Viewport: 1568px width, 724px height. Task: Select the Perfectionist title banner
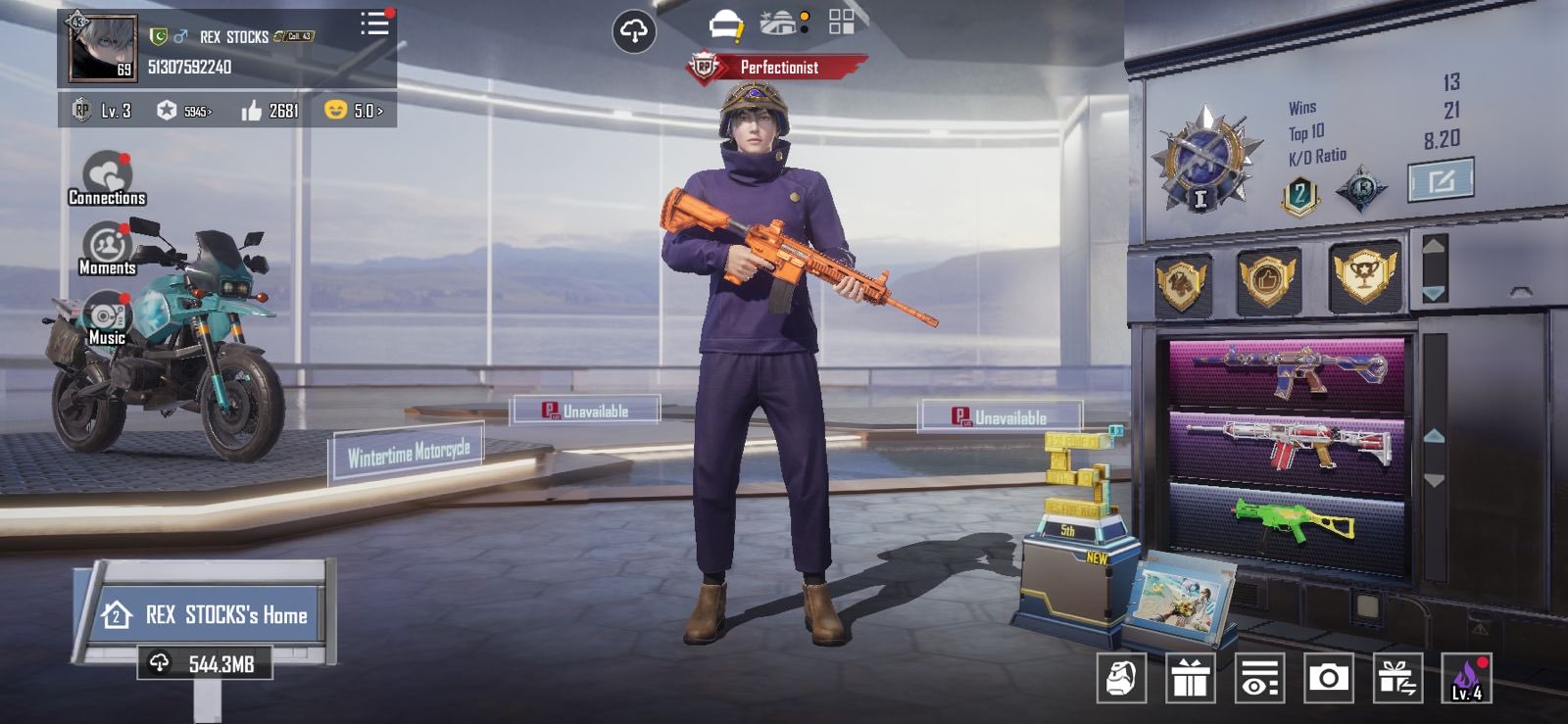point(777,68)
